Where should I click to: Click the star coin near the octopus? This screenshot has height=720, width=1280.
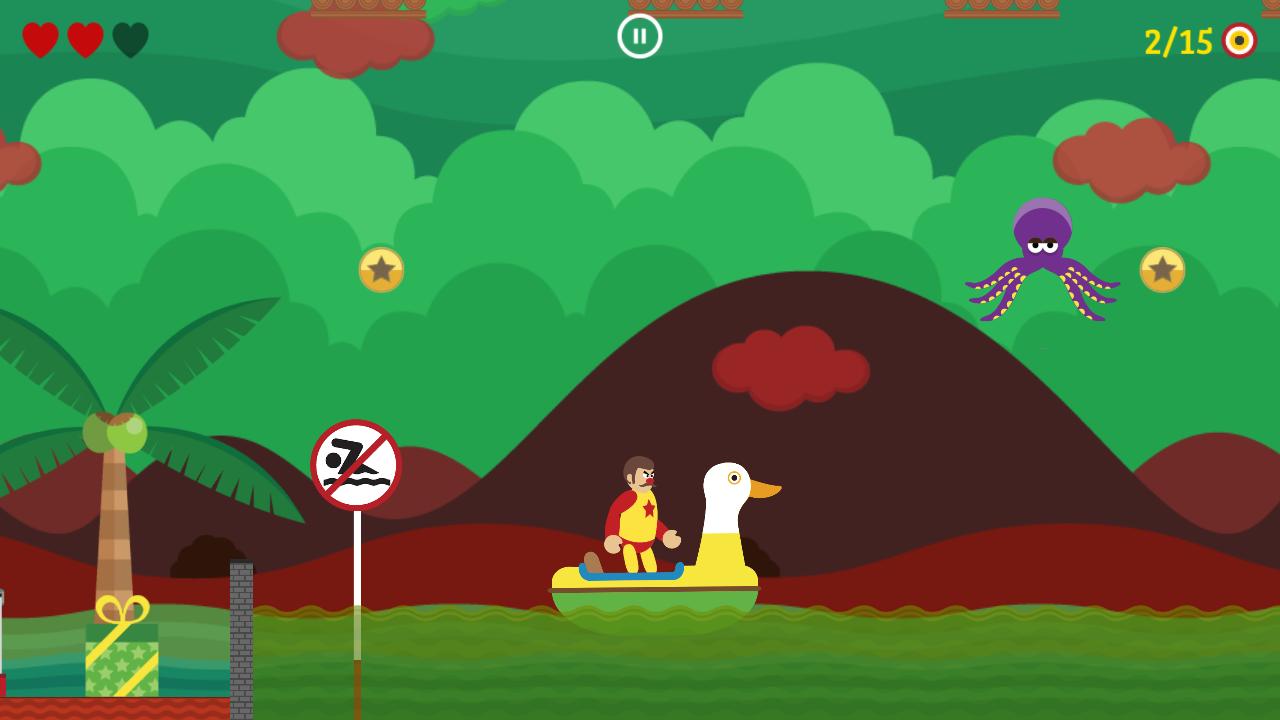click(x=1161, y=268)
